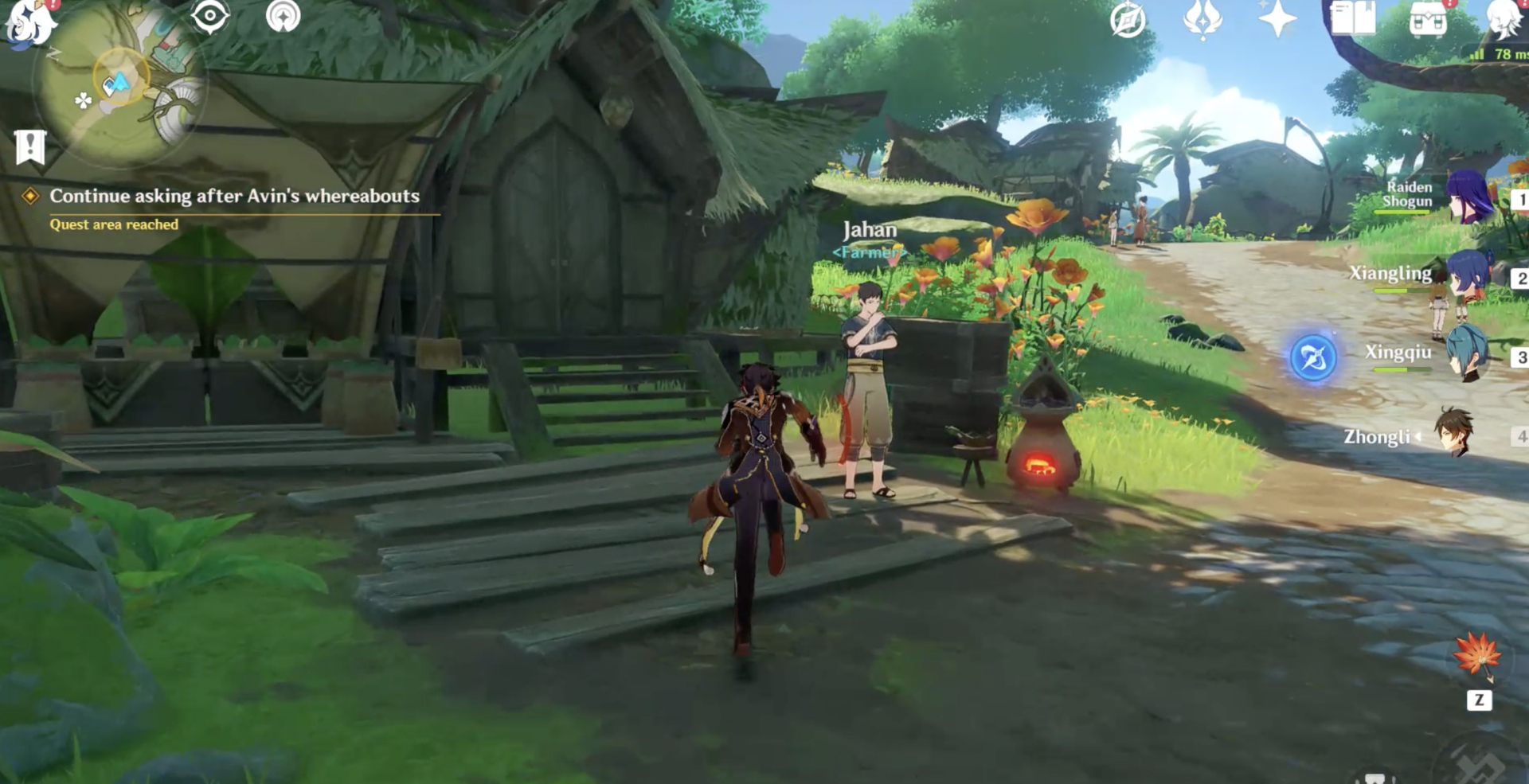Activate the Elemental Sight eye icon
Screen dimensions: 1529x784
pos(210,17)
